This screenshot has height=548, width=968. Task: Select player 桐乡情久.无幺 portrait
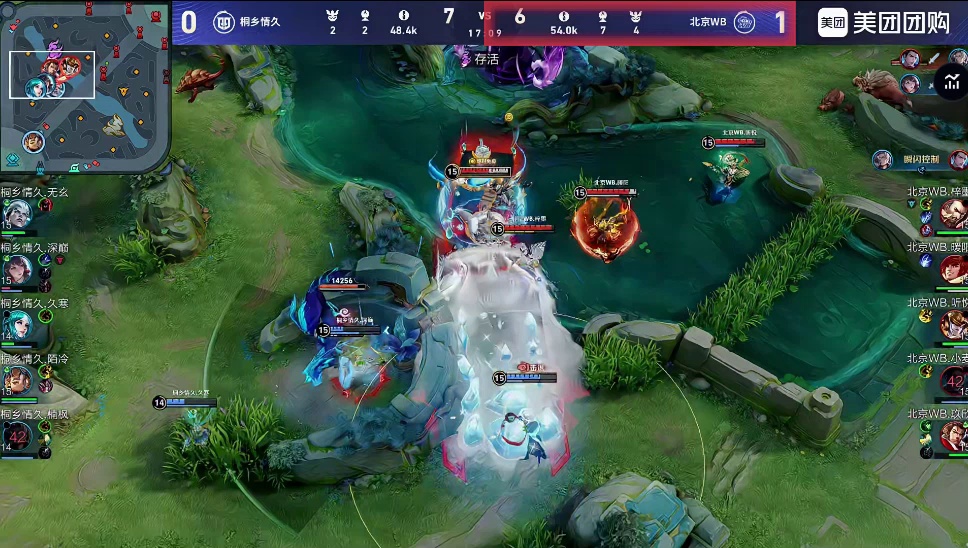click(x=17, y=213)
